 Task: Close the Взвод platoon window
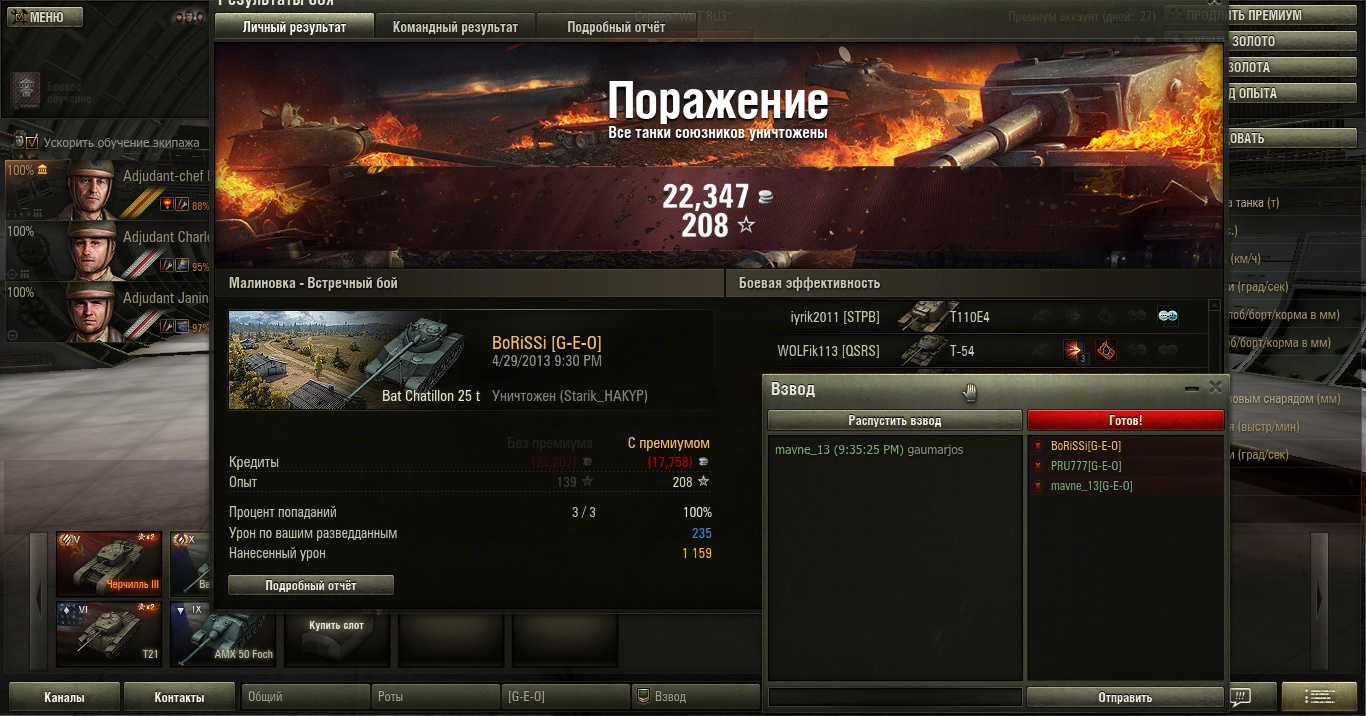(x=1215, y=387)
